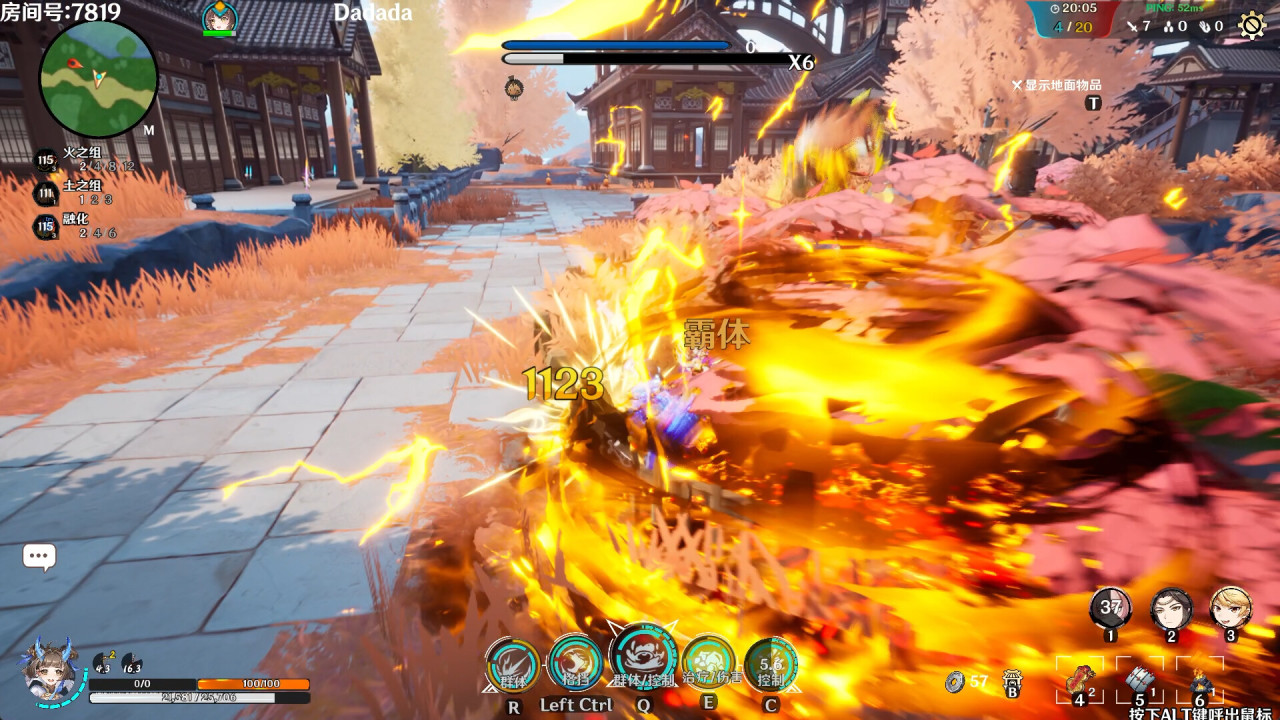Open the shop icon beside coins
Screen dimensions: 1280x720
click(1012, 681)
